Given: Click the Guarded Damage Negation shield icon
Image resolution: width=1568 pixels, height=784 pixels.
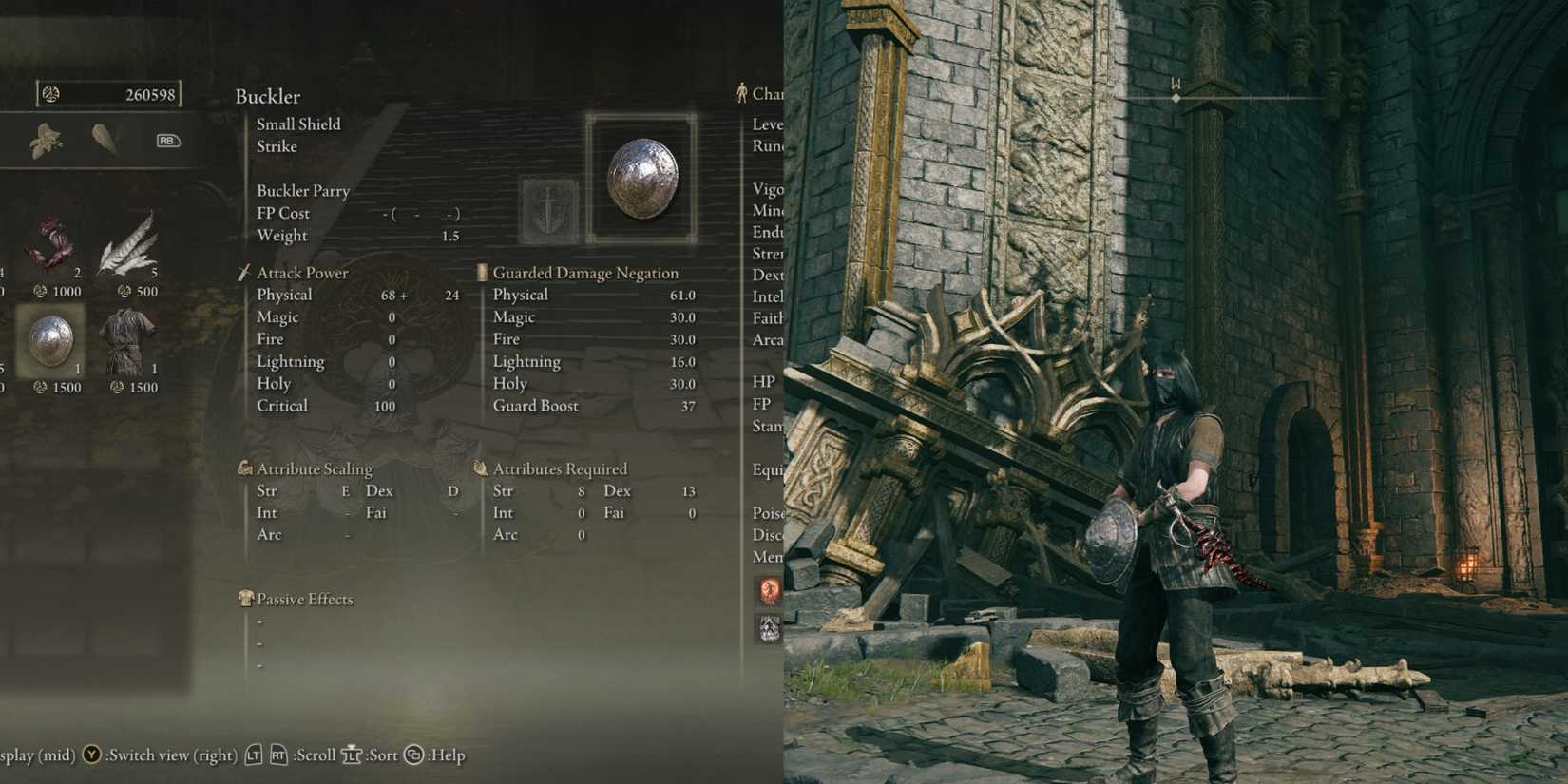Looking at the screenshot, I should coord(483,273).
